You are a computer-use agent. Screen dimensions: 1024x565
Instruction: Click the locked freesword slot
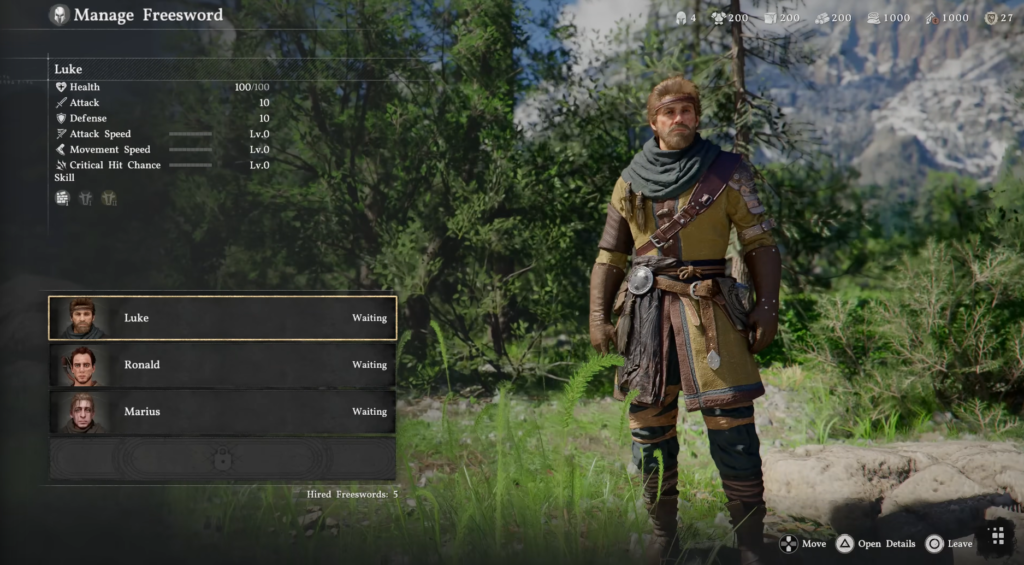[x=222, y=458]
